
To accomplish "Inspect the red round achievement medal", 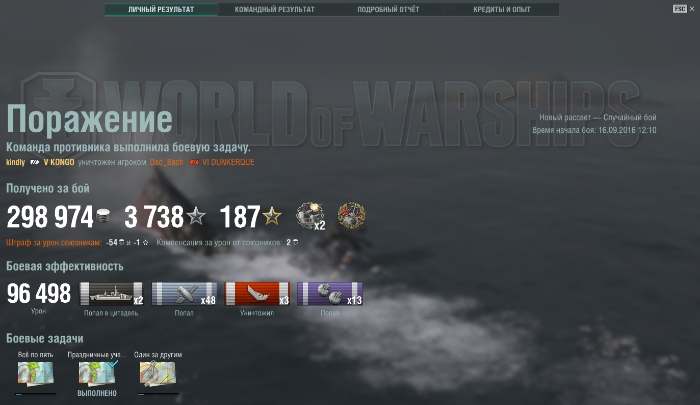I will [351, 215].
